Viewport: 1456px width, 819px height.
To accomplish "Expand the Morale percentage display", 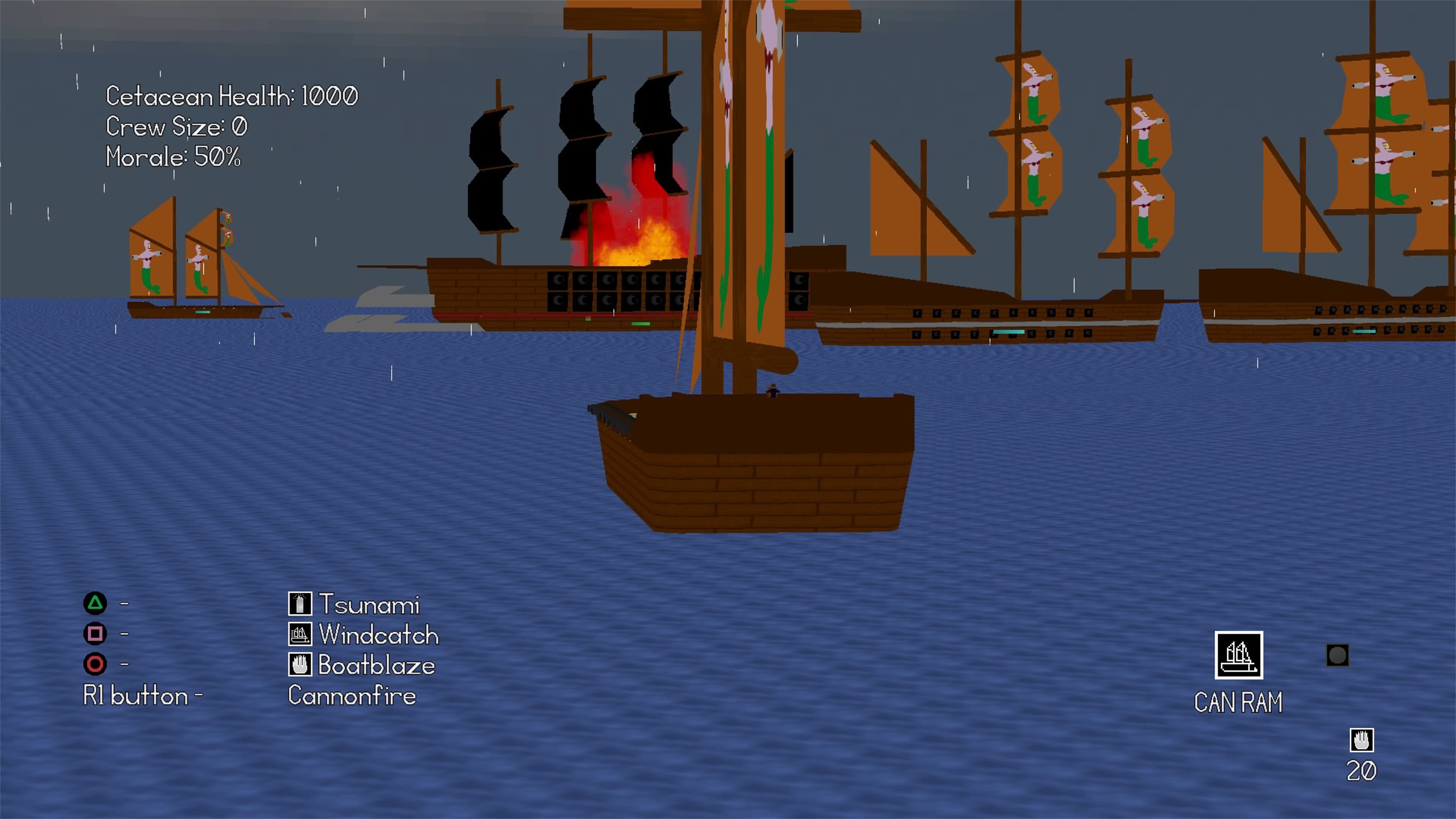I will point(173,159).
